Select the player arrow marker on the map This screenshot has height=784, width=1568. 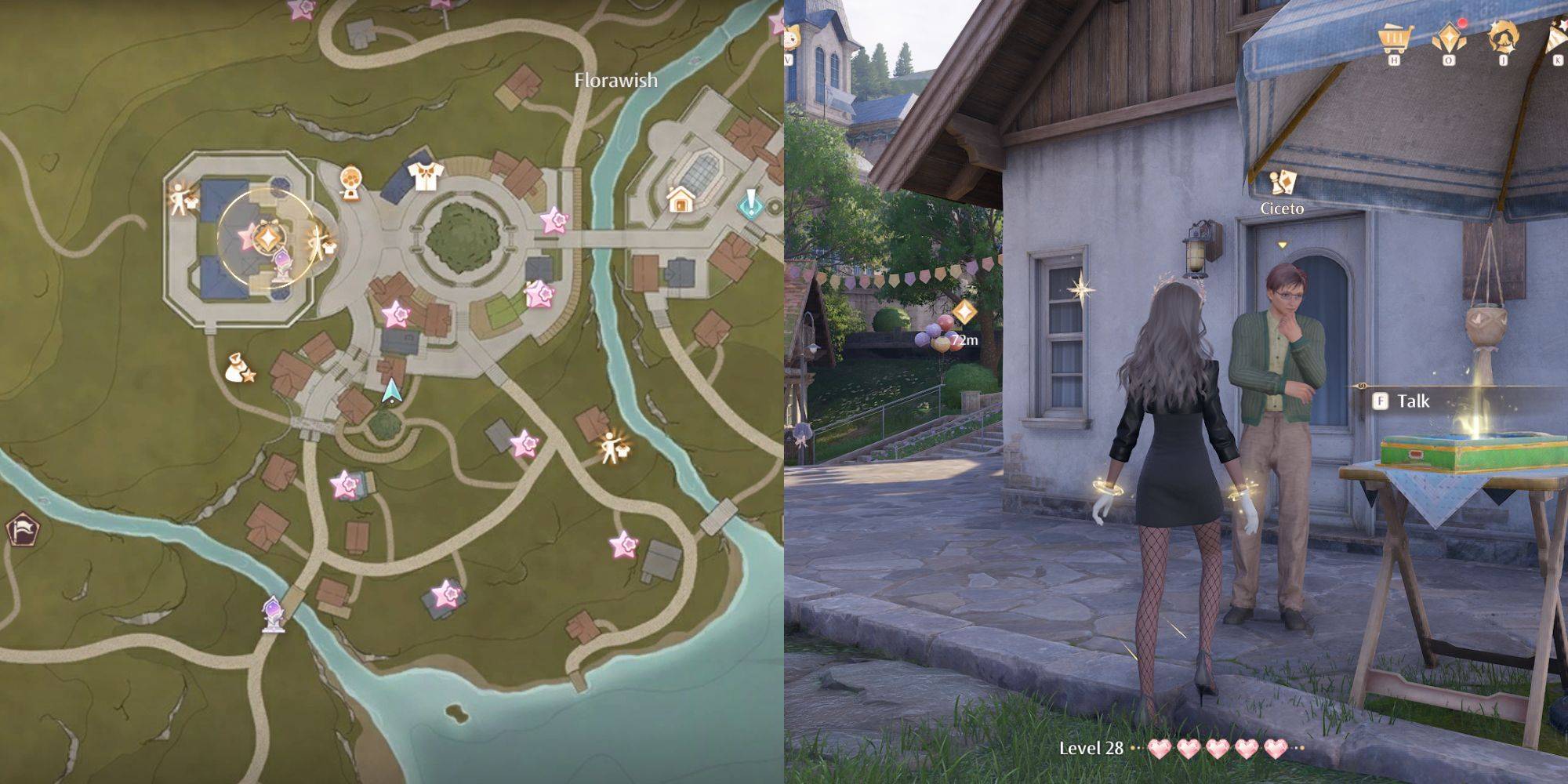click(x=390, y=391)
